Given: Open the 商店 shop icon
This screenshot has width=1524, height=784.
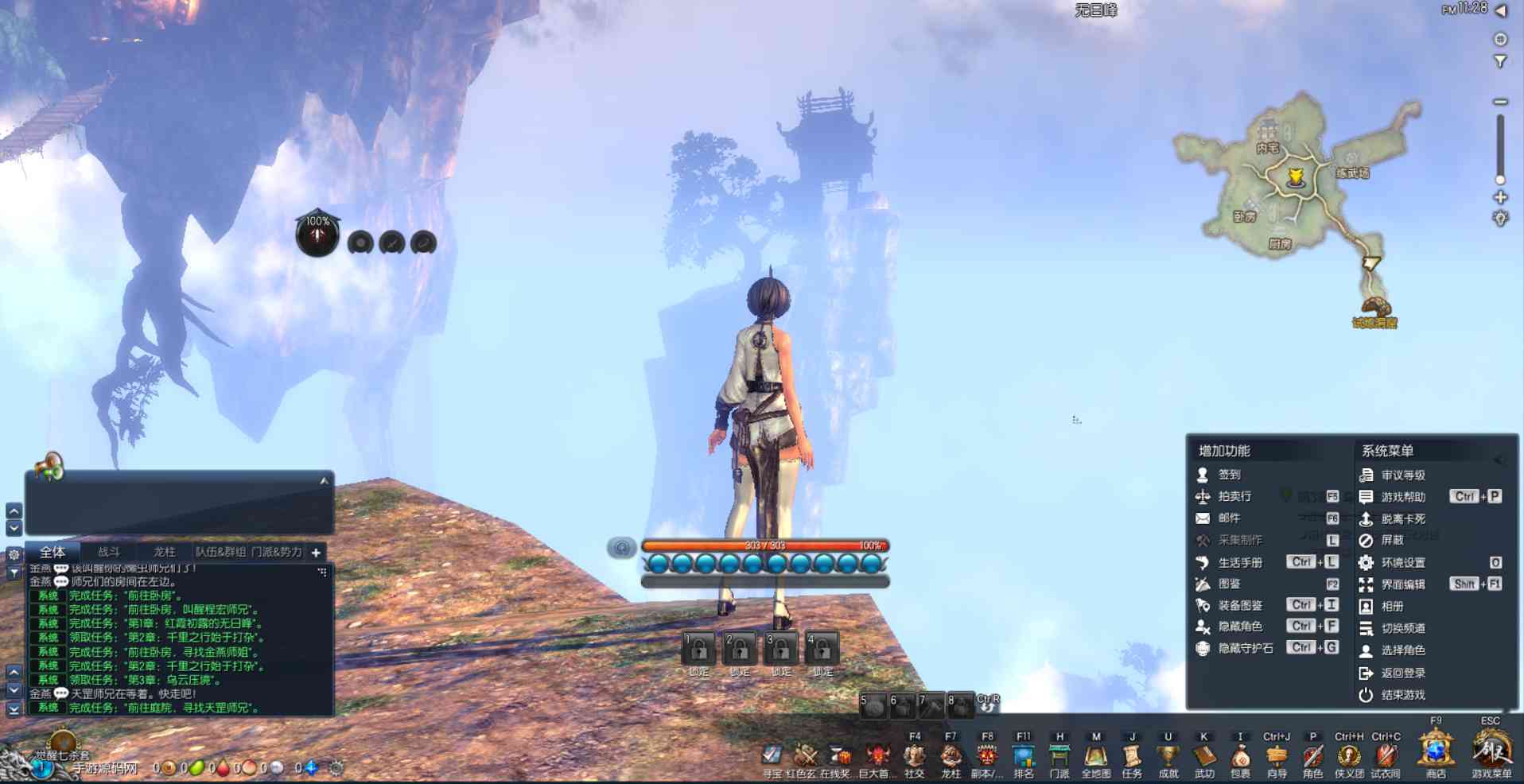Looking at the screenshot, I should click(x=1436, y=751).
